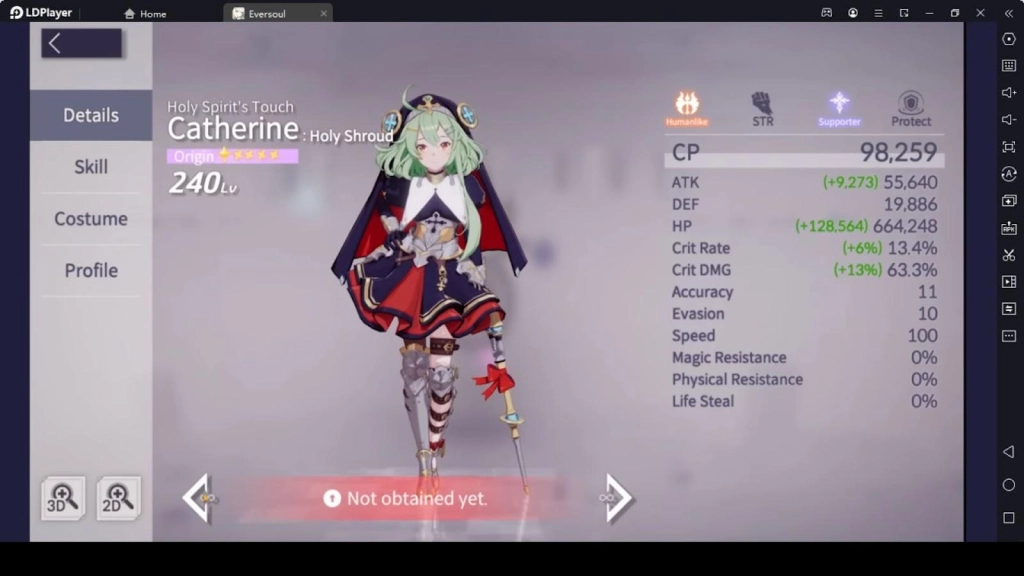Activate the 2D zoom view button
The image size is (1024, 576).
coord(118,497)
